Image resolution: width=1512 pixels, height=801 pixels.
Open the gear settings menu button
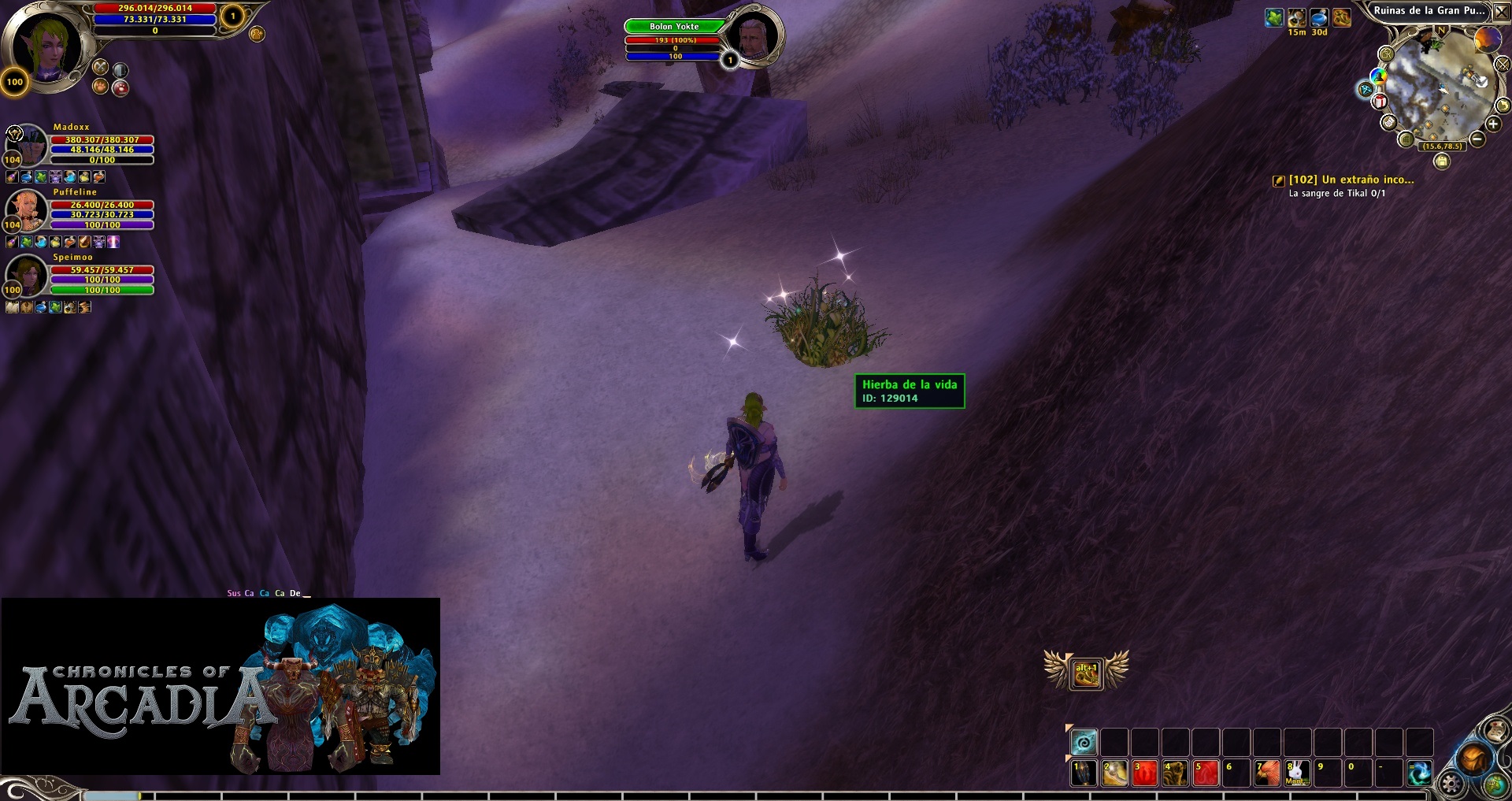point(1451,784)
